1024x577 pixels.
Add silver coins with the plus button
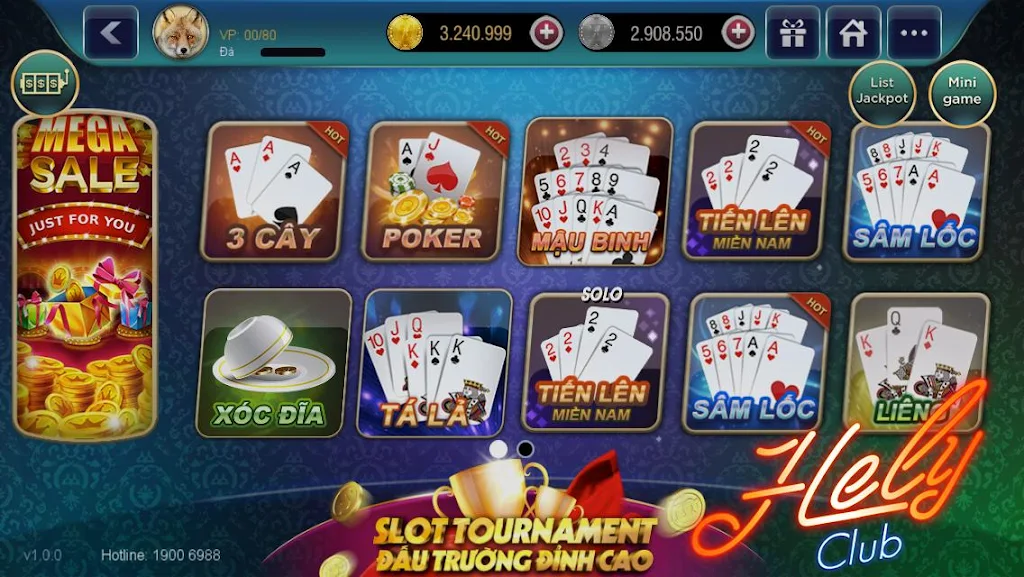738,33
